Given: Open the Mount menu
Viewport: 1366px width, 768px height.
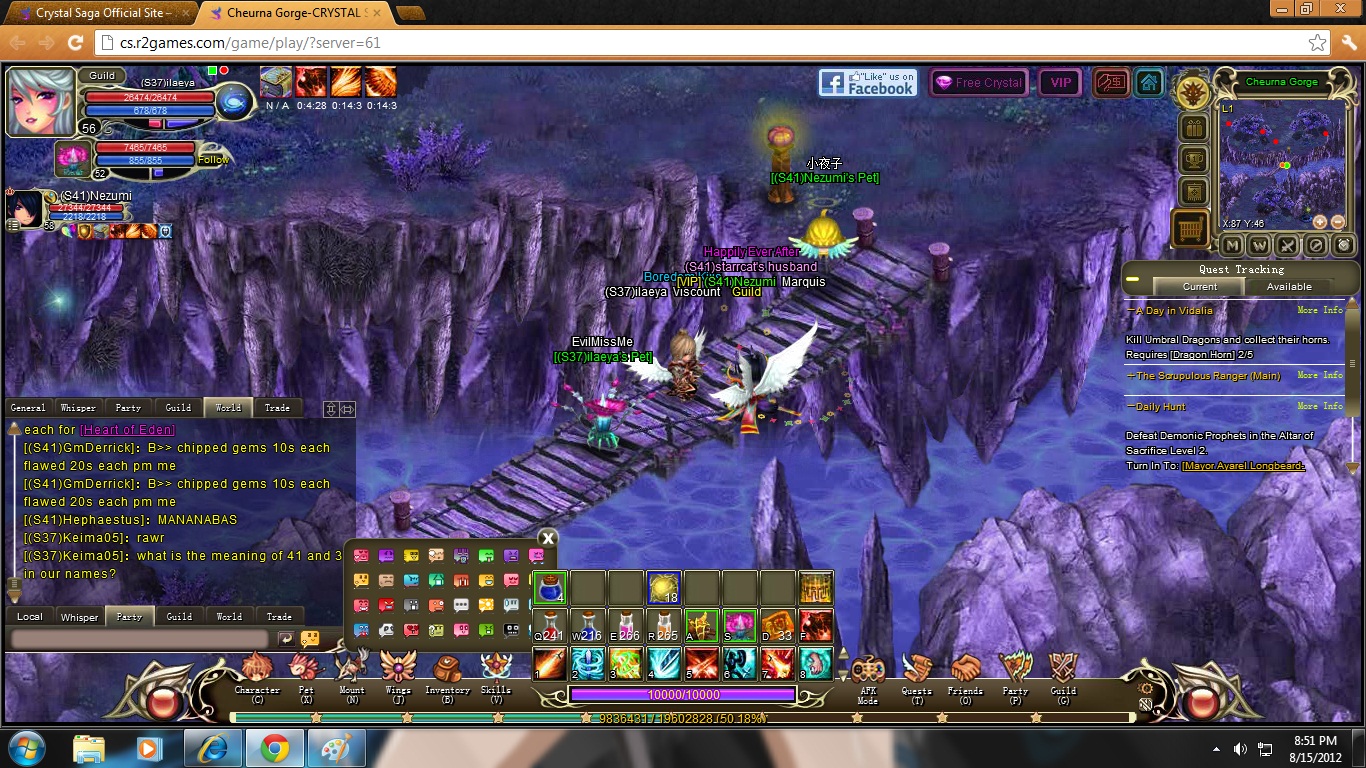Looking at the screenshot, I should 352,671.
